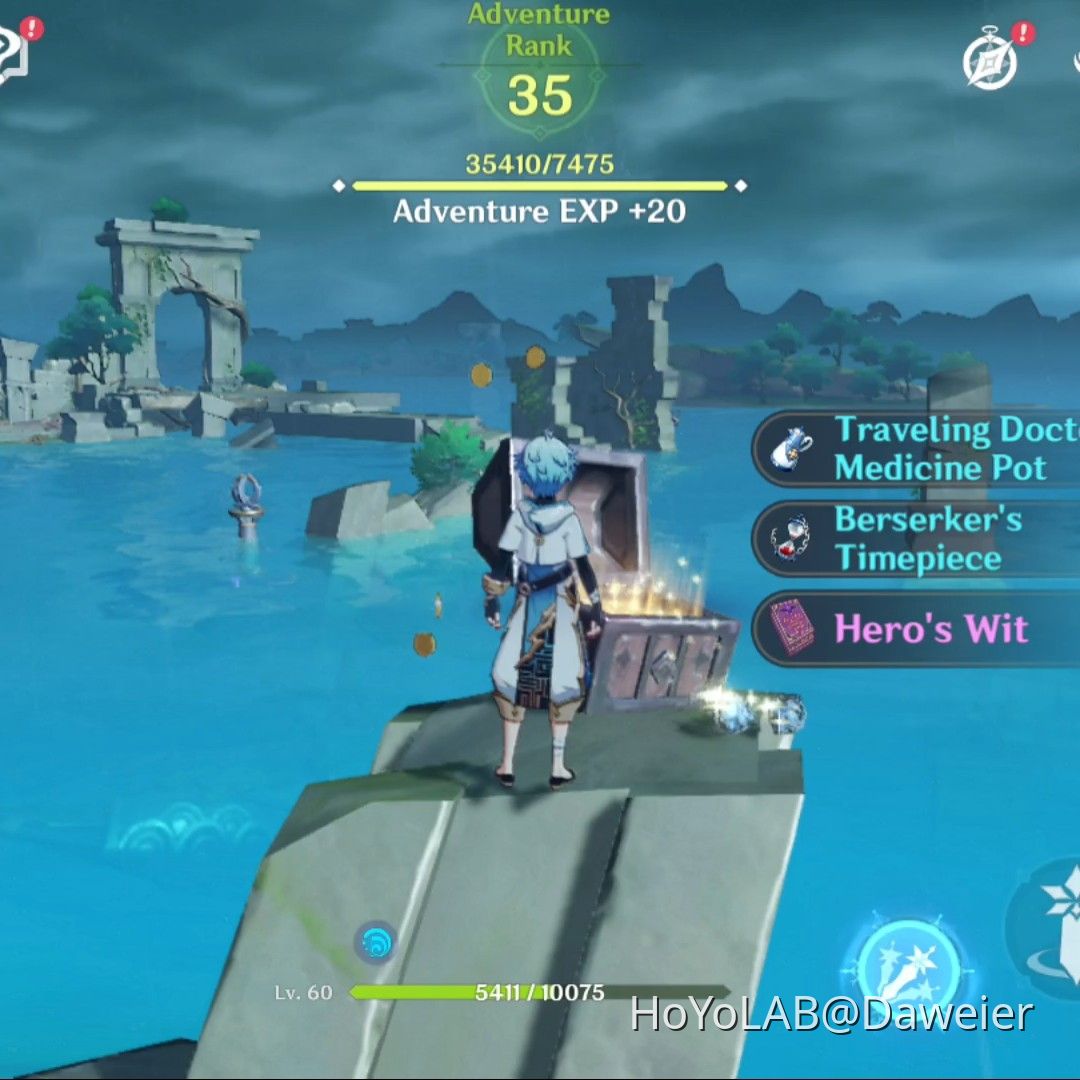Select the Hero's Wit loot entry

pos(917,629)
